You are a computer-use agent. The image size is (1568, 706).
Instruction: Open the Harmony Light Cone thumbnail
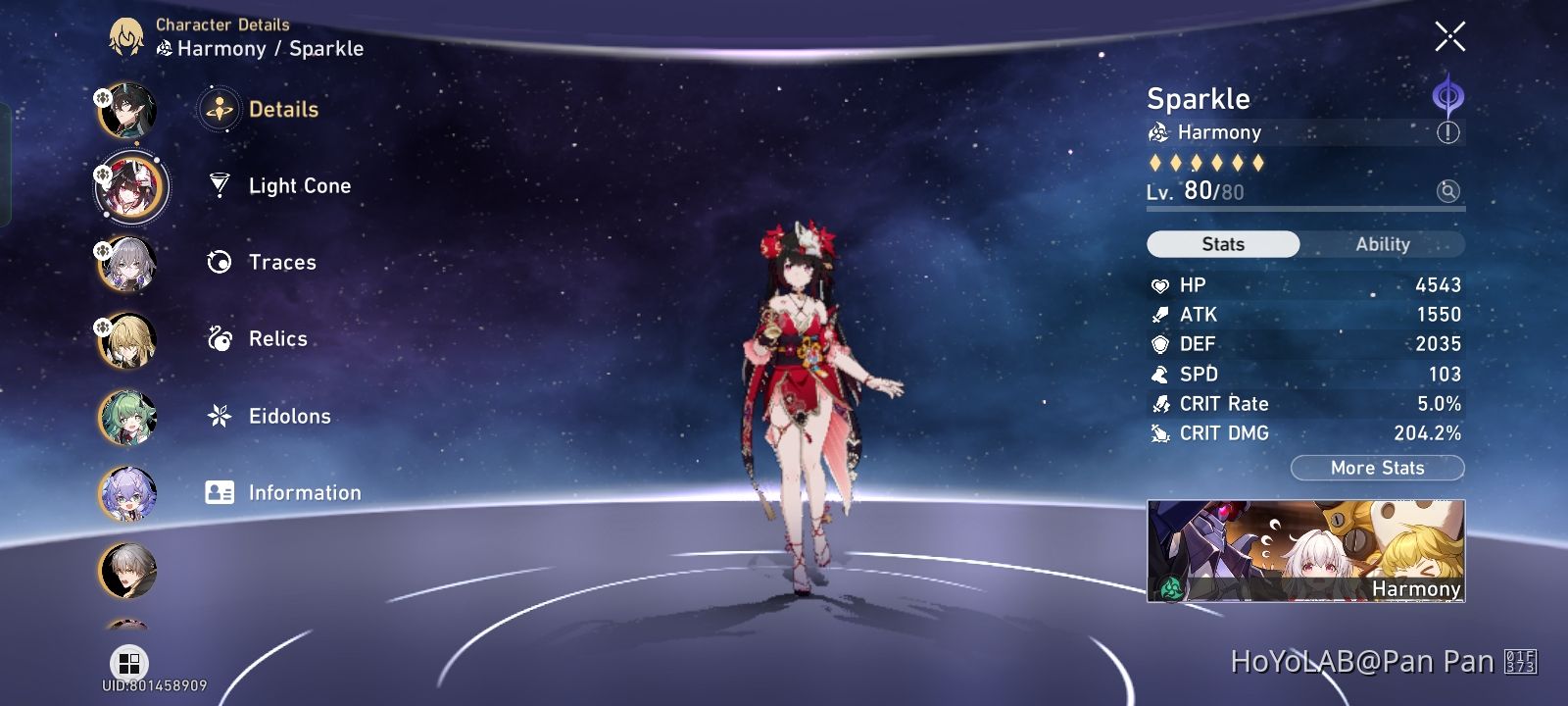[x=1303, y=549]
